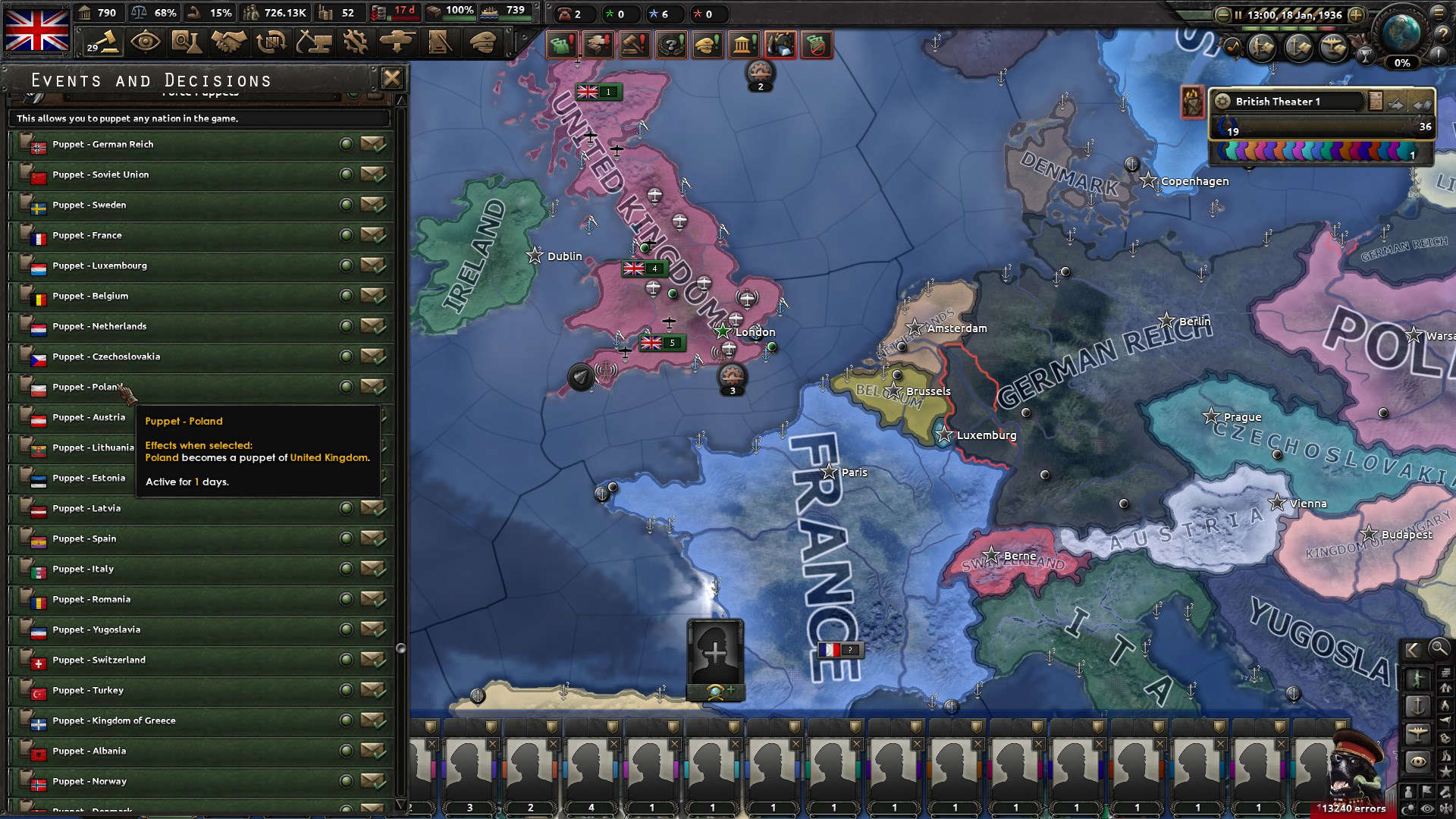Viewport: 1456px width, 819px height.
Task: Open the Construction tools icon
Action: tap(314, 42)
